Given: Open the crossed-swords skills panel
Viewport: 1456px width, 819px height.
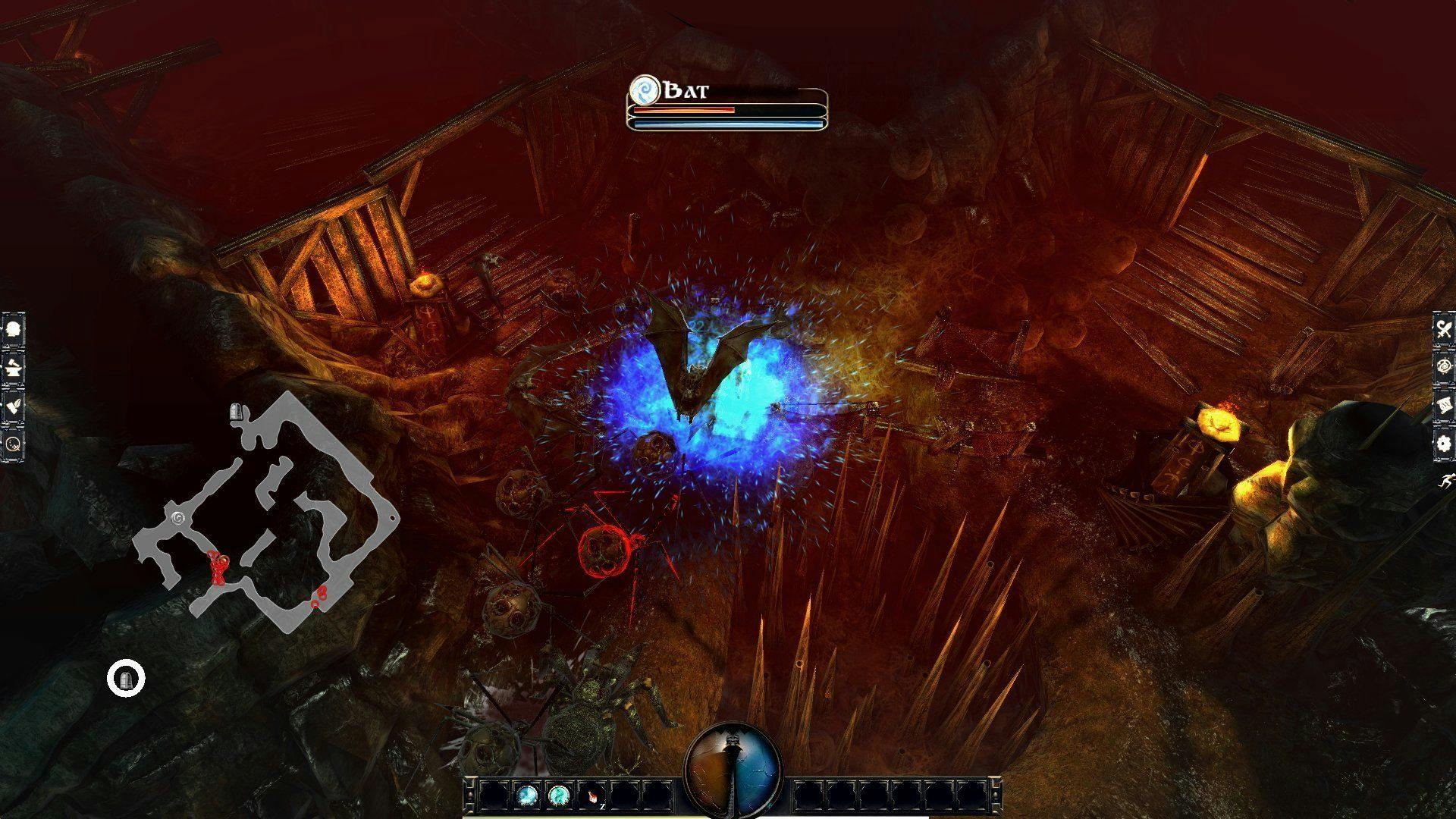Looking at the screenshot, I should click(x=1443, y=328).
